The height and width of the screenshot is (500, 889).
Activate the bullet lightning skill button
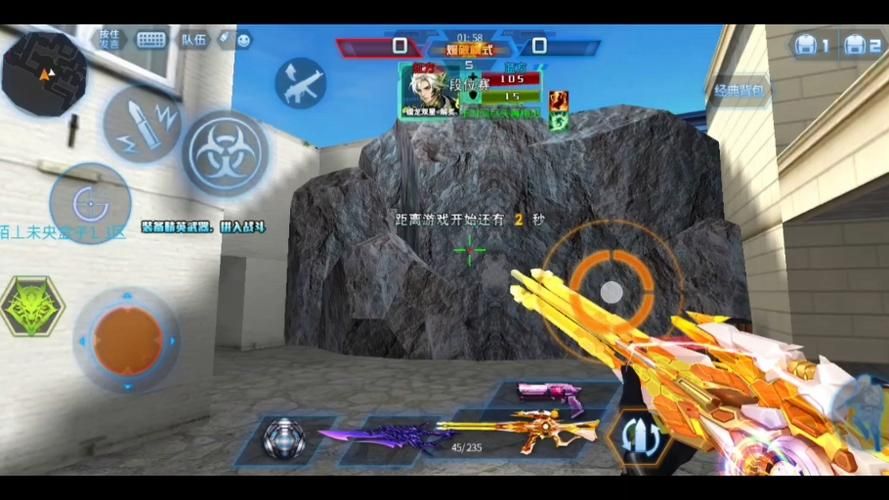(142, 124)
